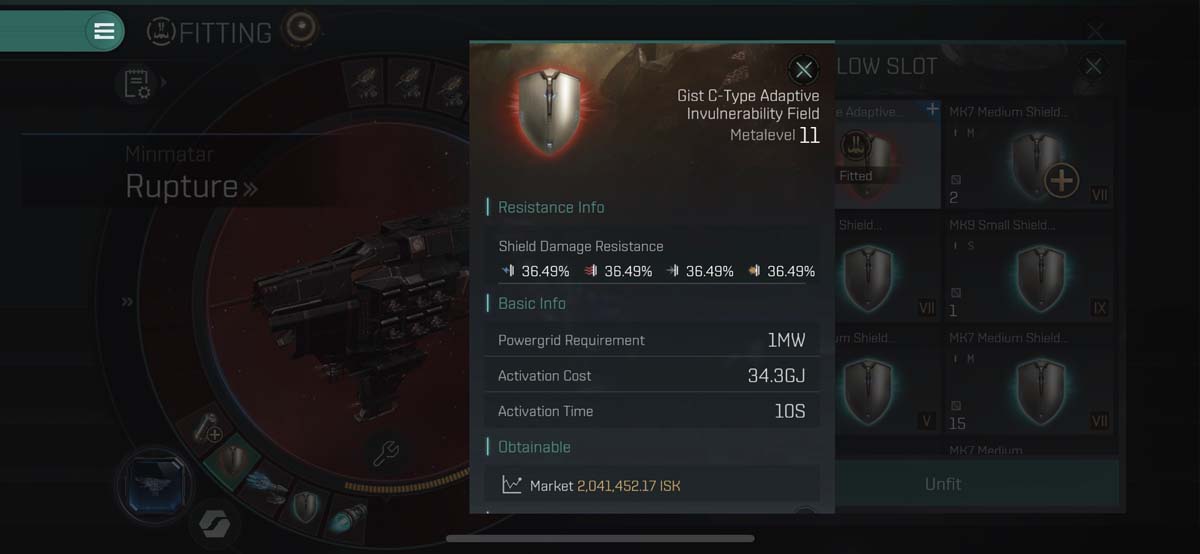1200x554 pixels.
Task: Close the Adaptive Invulnerability Field info popup
Action: click(803, 69)
